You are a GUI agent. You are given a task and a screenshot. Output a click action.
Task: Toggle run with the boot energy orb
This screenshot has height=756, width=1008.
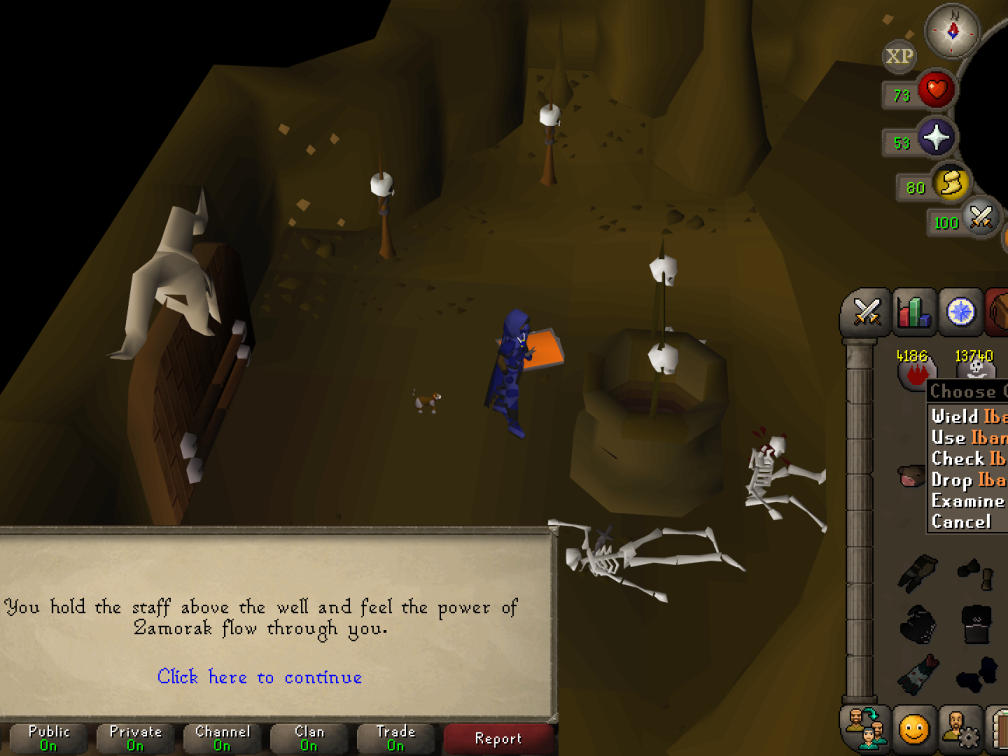click(950, 184)
